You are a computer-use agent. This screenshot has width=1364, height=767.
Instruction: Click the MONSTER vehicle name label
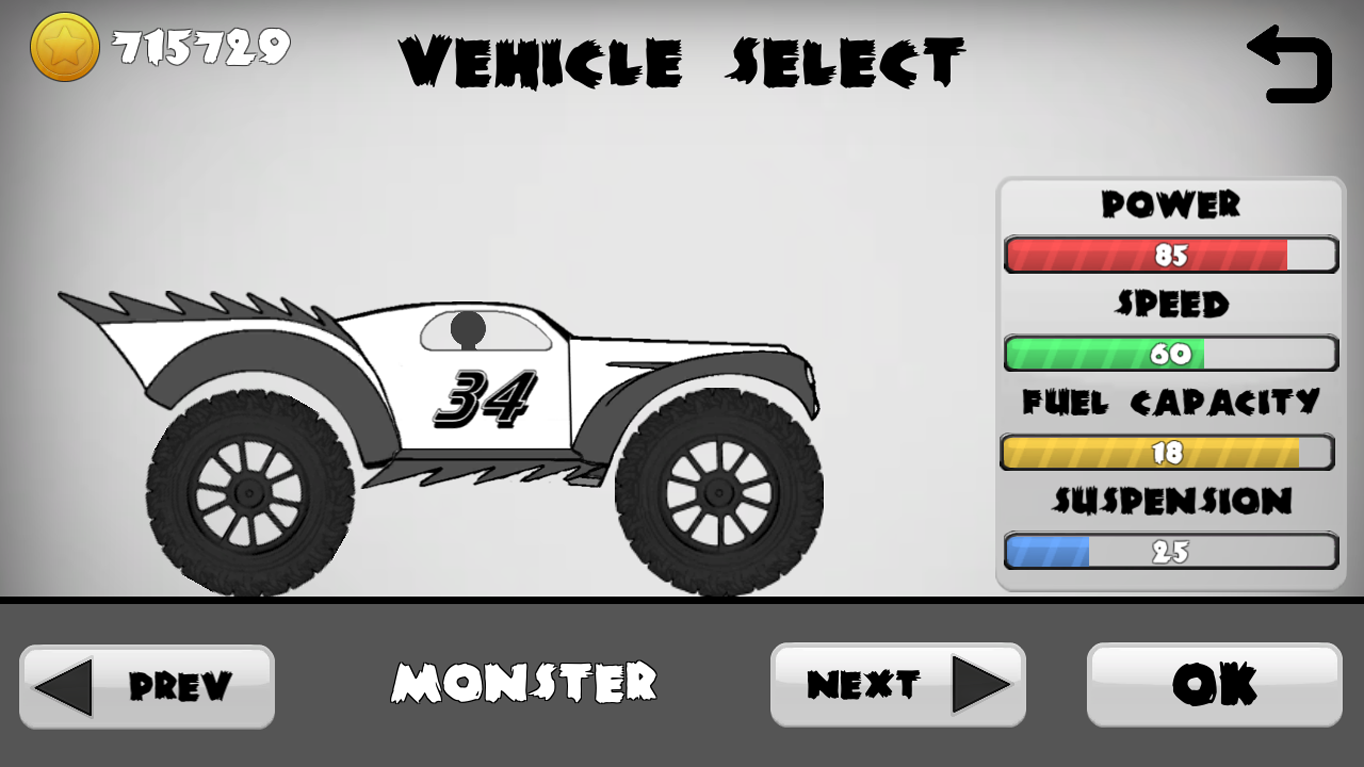[526, 681]
